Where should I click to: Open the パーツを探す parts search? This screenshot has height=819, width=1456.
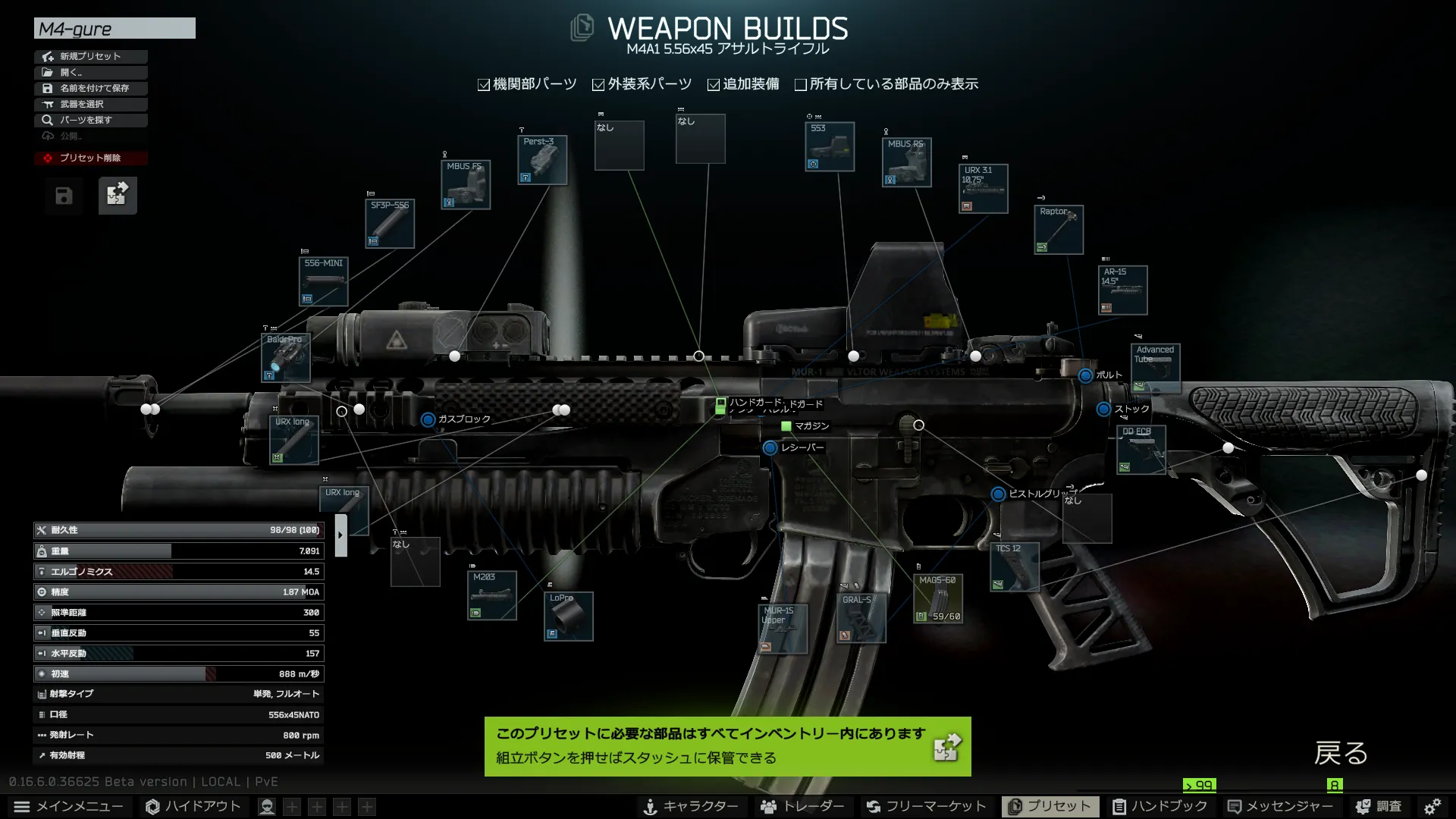(90, 120)
